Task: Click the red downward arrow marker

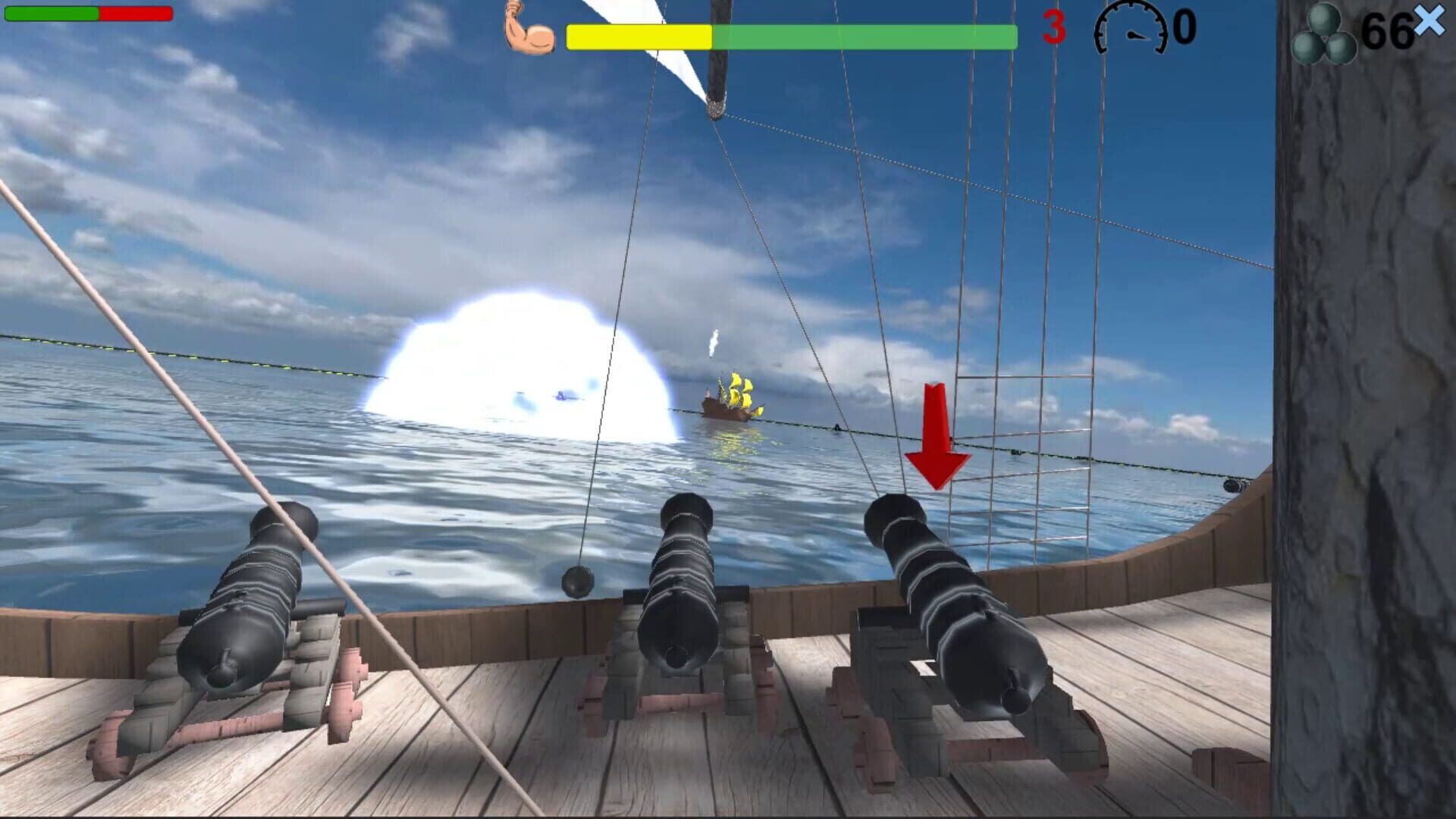Action: tap(935, 432)
